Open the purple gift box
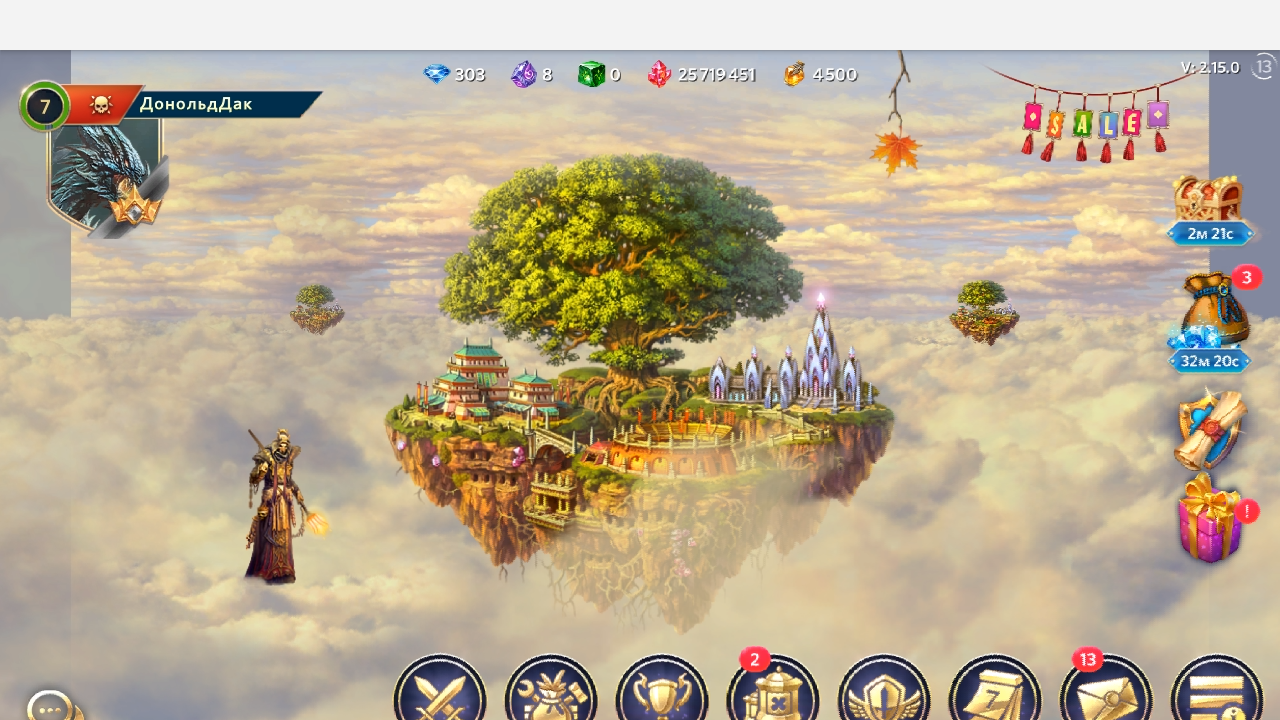 pyautogui.click(x=1210, y=520)
